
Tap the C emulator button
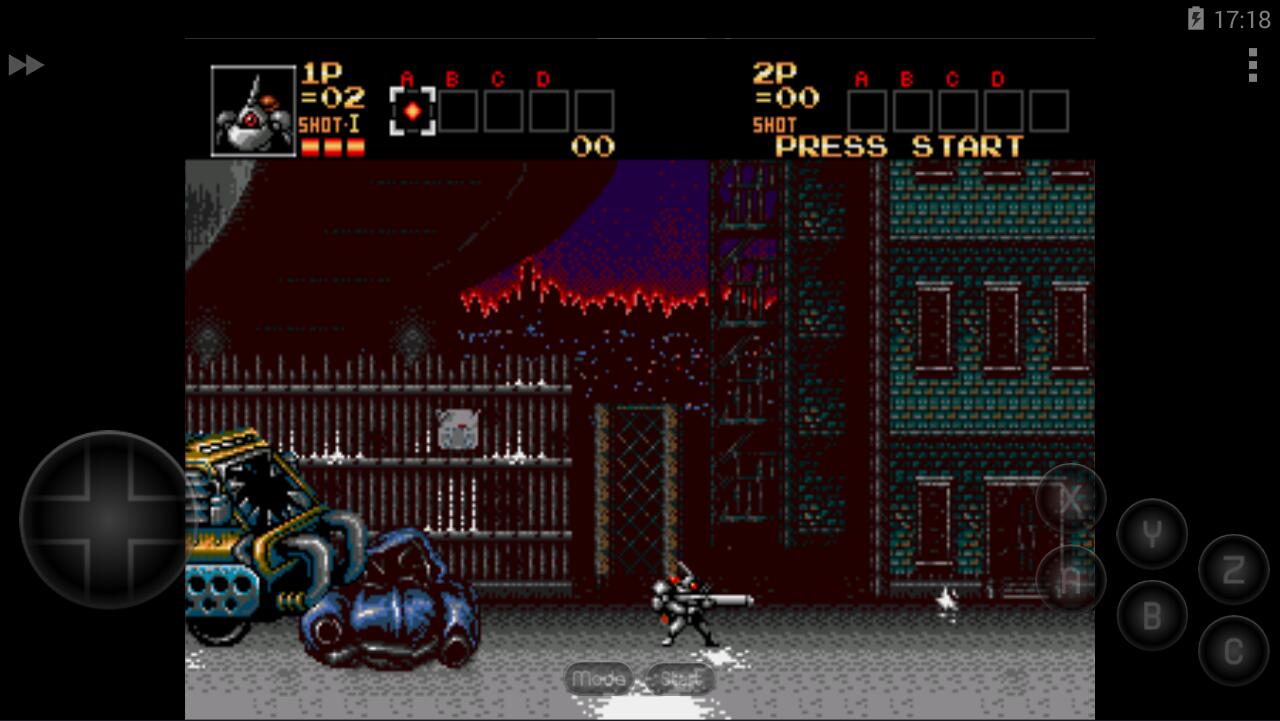point(1233,652)
